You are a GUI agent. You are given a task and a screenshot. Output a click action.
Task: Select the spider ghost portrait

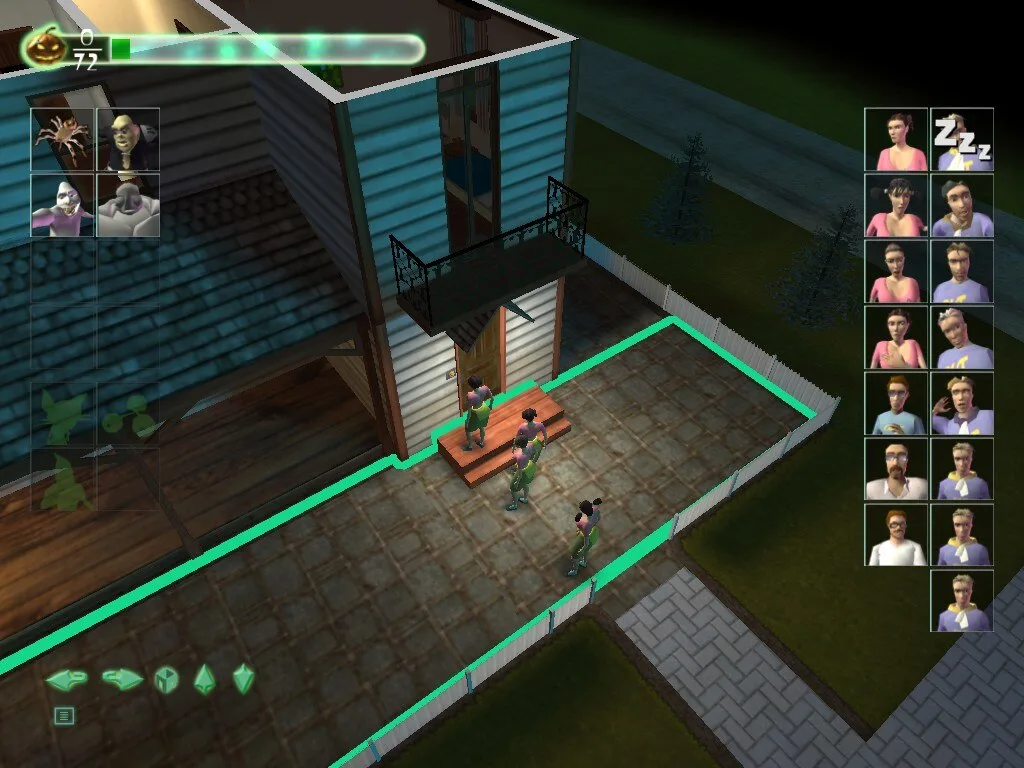pyautogui.click(x=63, y=139)
